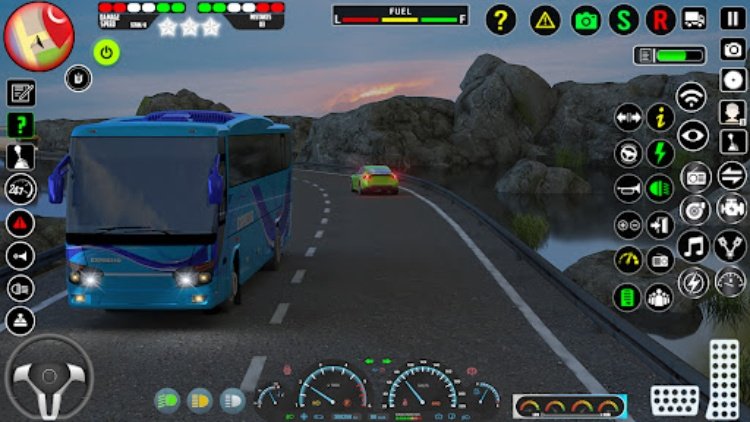Hit the red R button
750x422 pixels.
660,20
